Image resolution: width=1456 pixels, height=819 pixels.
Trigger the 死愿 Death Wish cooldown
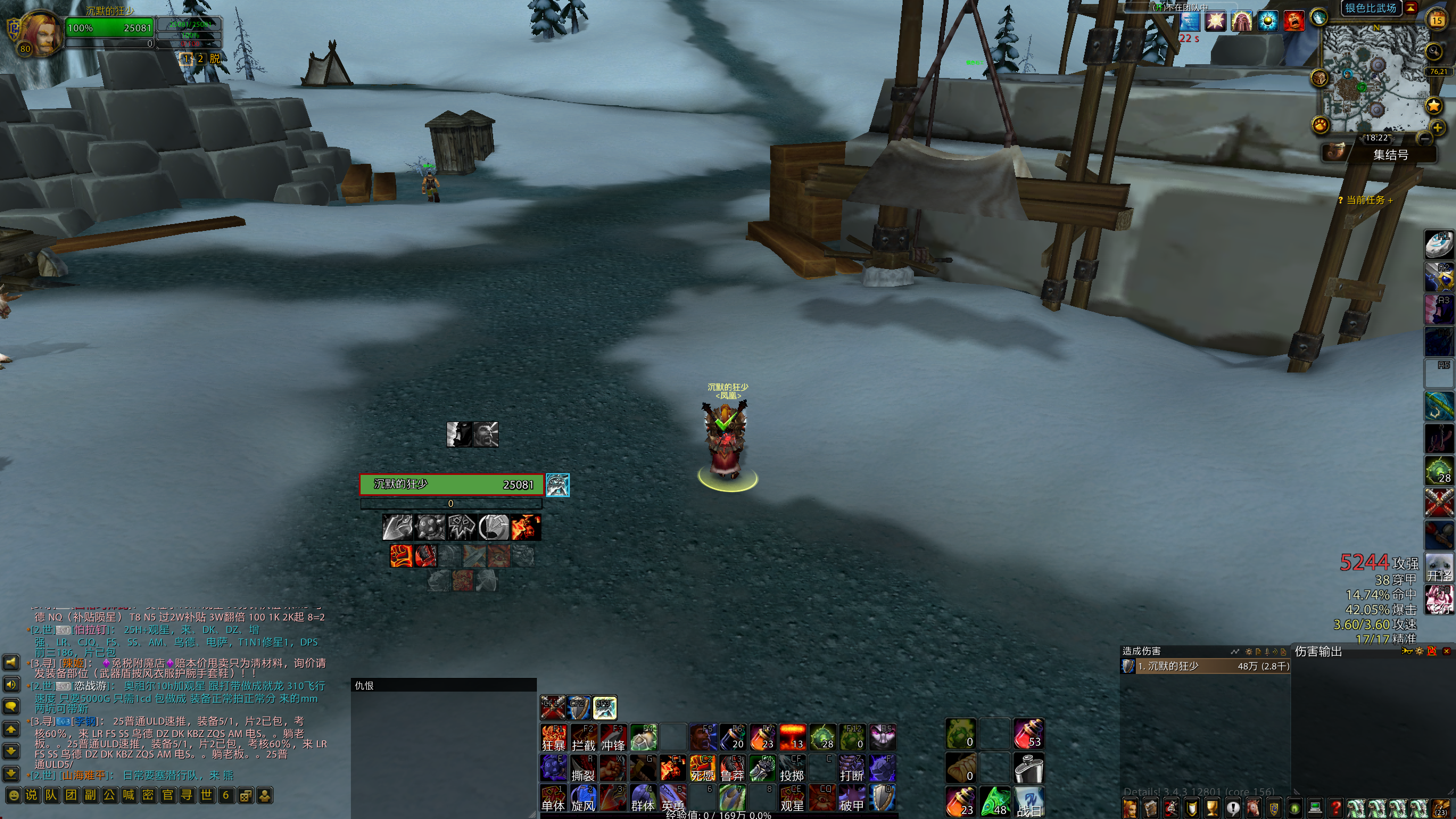click(x=702, y=768)
